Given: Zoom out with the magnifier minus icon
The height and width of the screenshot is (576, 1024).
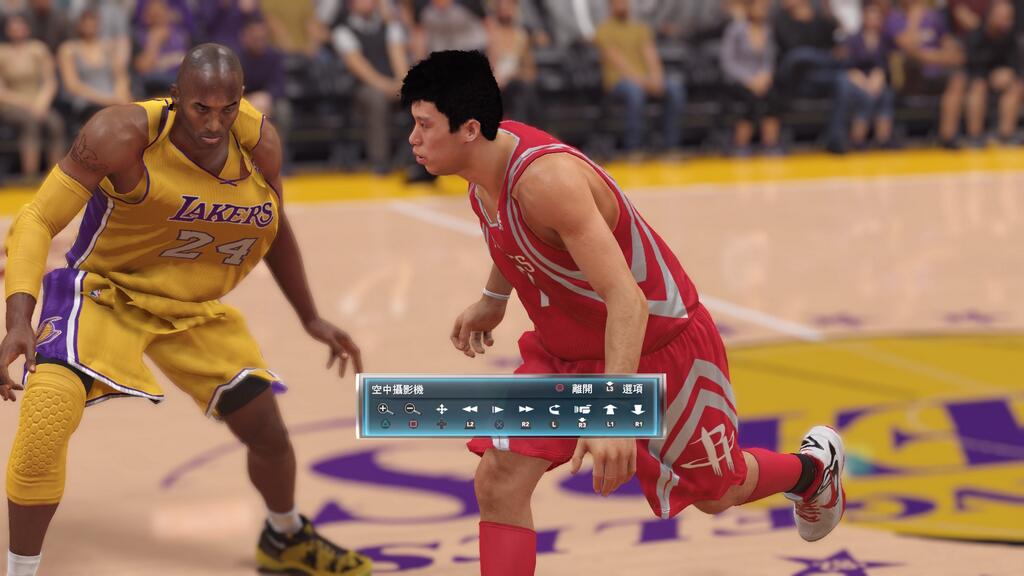Looking at the screenshot, I should pos(413,409).
